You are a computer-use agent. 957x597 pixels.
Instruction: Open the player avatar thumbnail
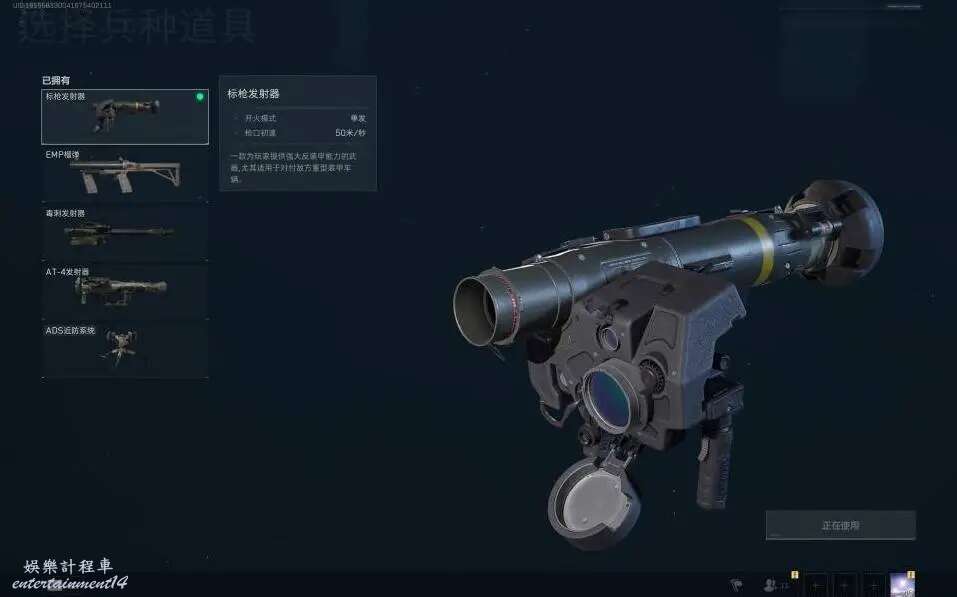point(903,585)
